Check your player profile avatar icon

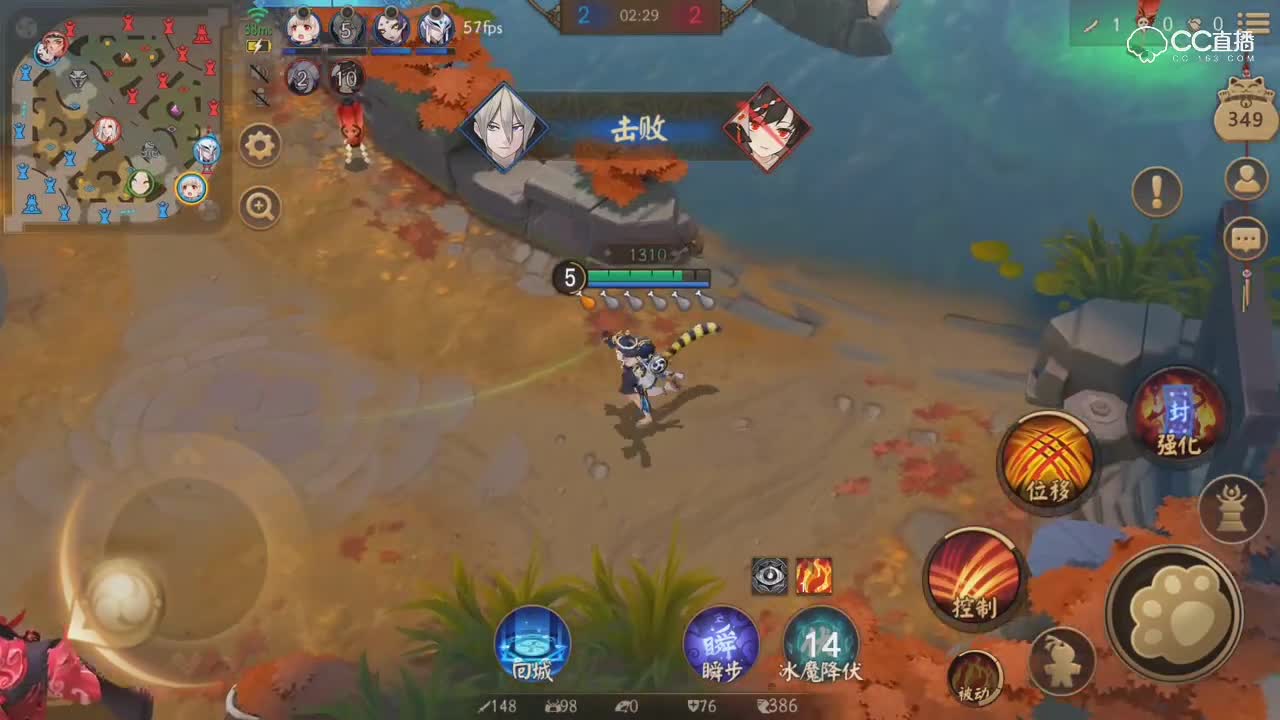1245,180
